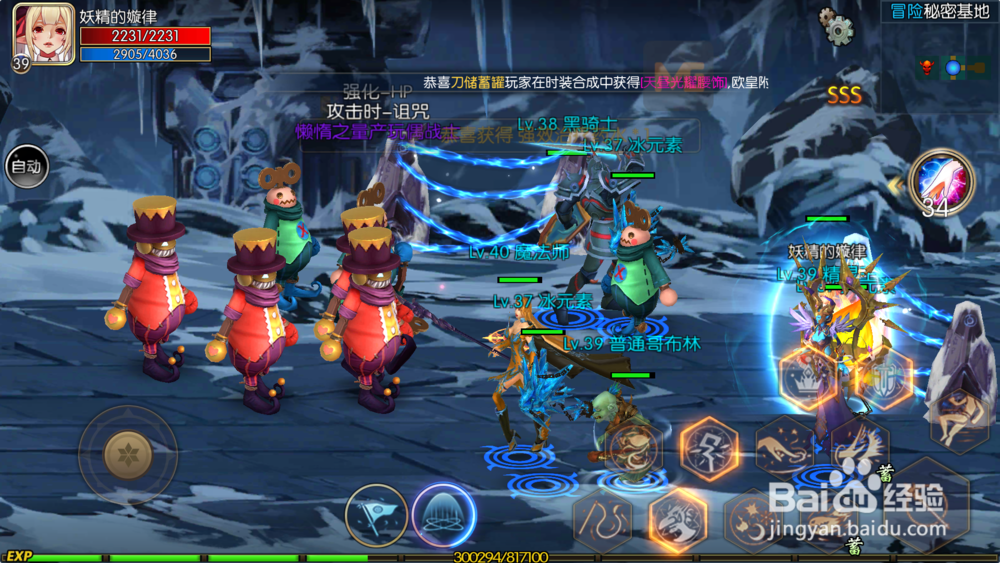
Task: Cast the pointing hand hexagon skill
Action: pos(783,446)
